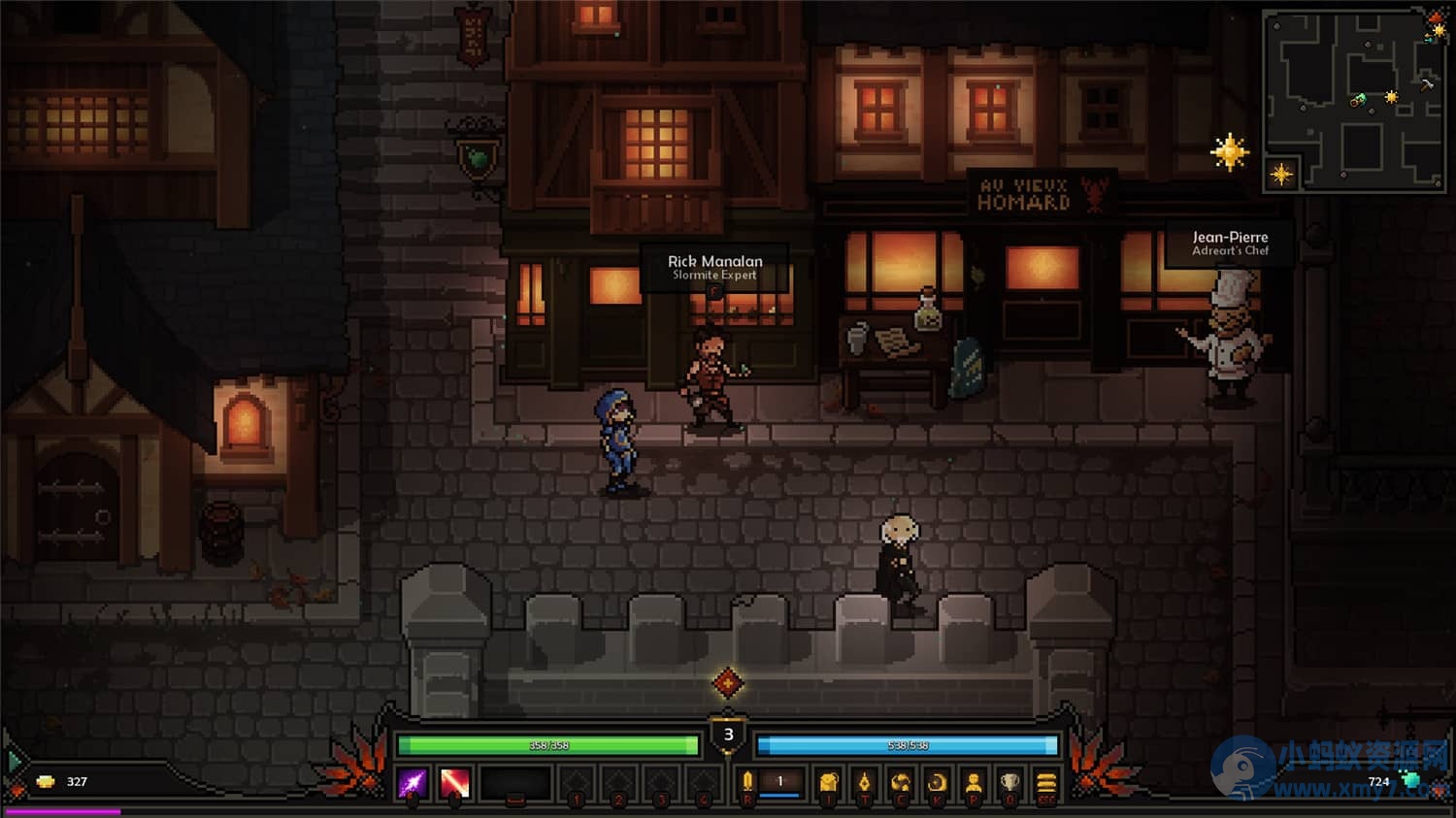
Task: Use the golden potion flask slot
Action: tap(747, 782)
